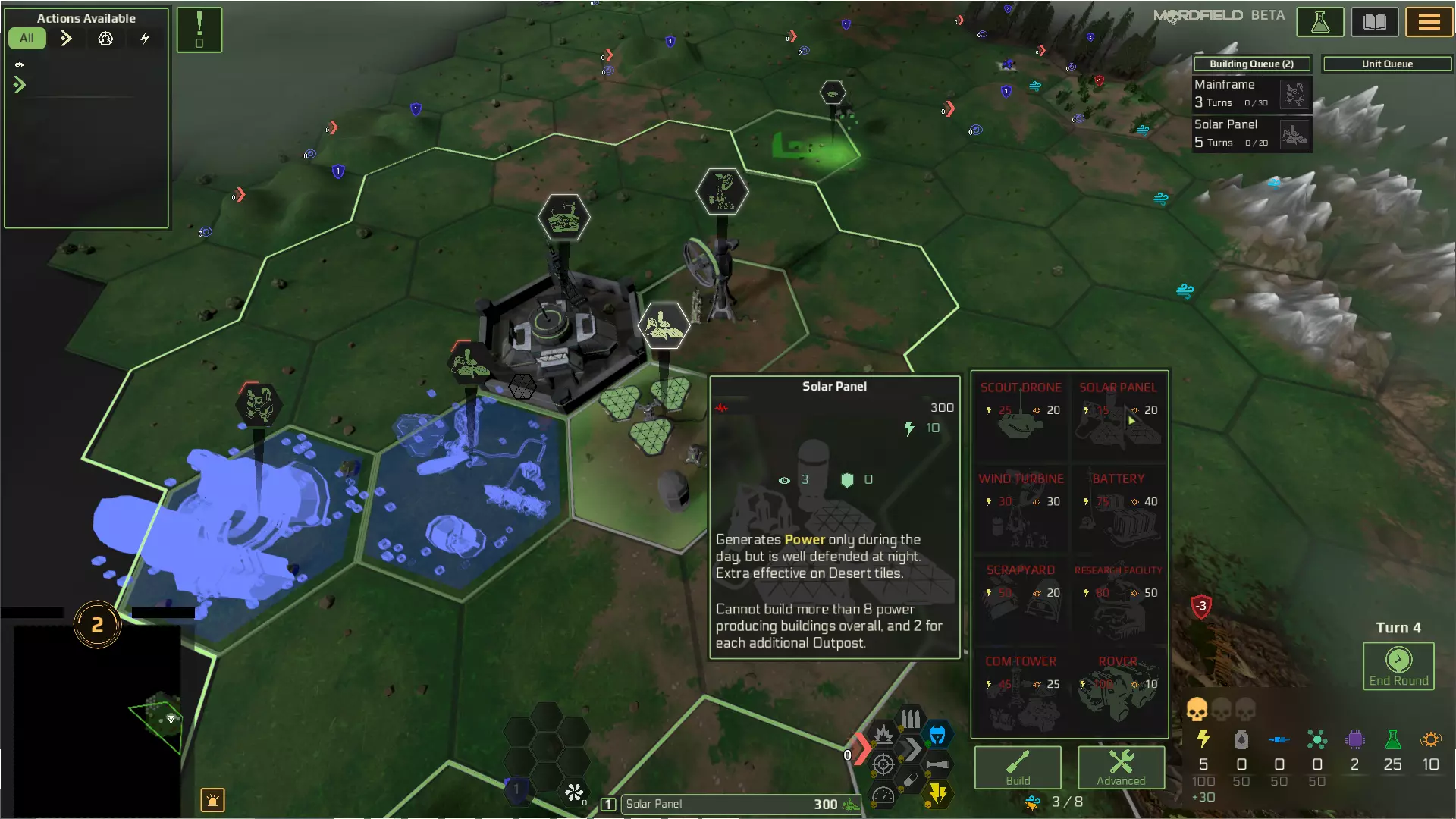The height and width of the screenshot is (819, 1456).
Task: Open the encyclopedia book icon
Action: pos(1374,22)
